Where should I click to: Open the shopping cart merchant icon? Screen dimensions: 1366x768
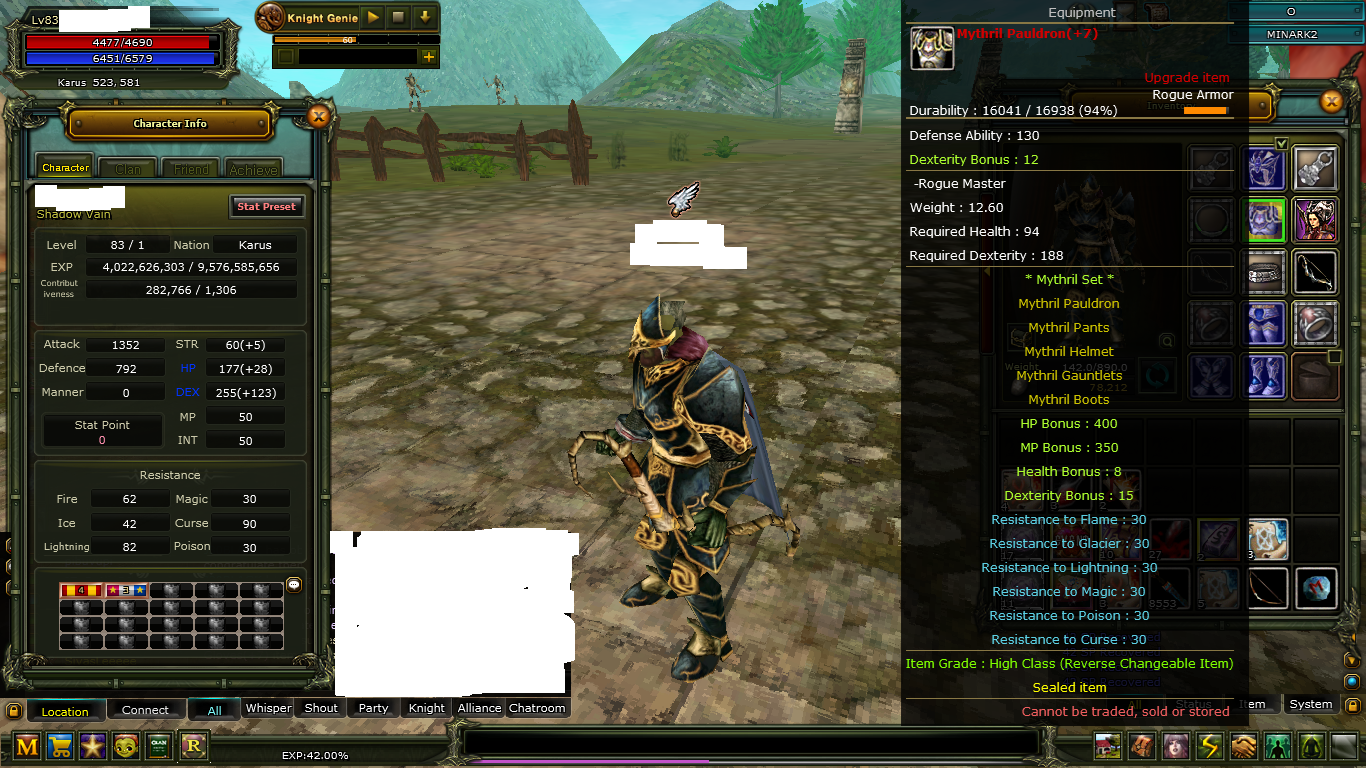[59, 746]
